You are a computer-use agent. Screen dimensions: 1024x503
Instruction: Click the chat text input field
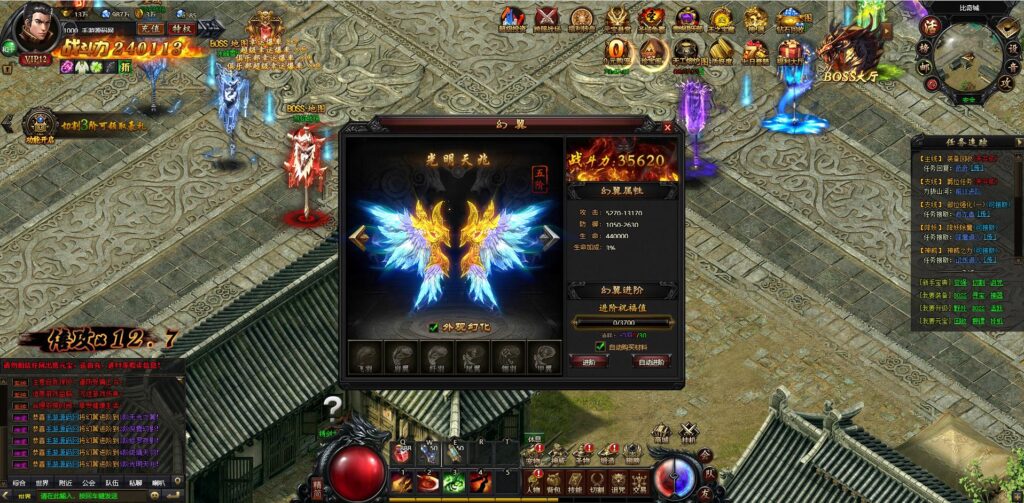(90, 495)
